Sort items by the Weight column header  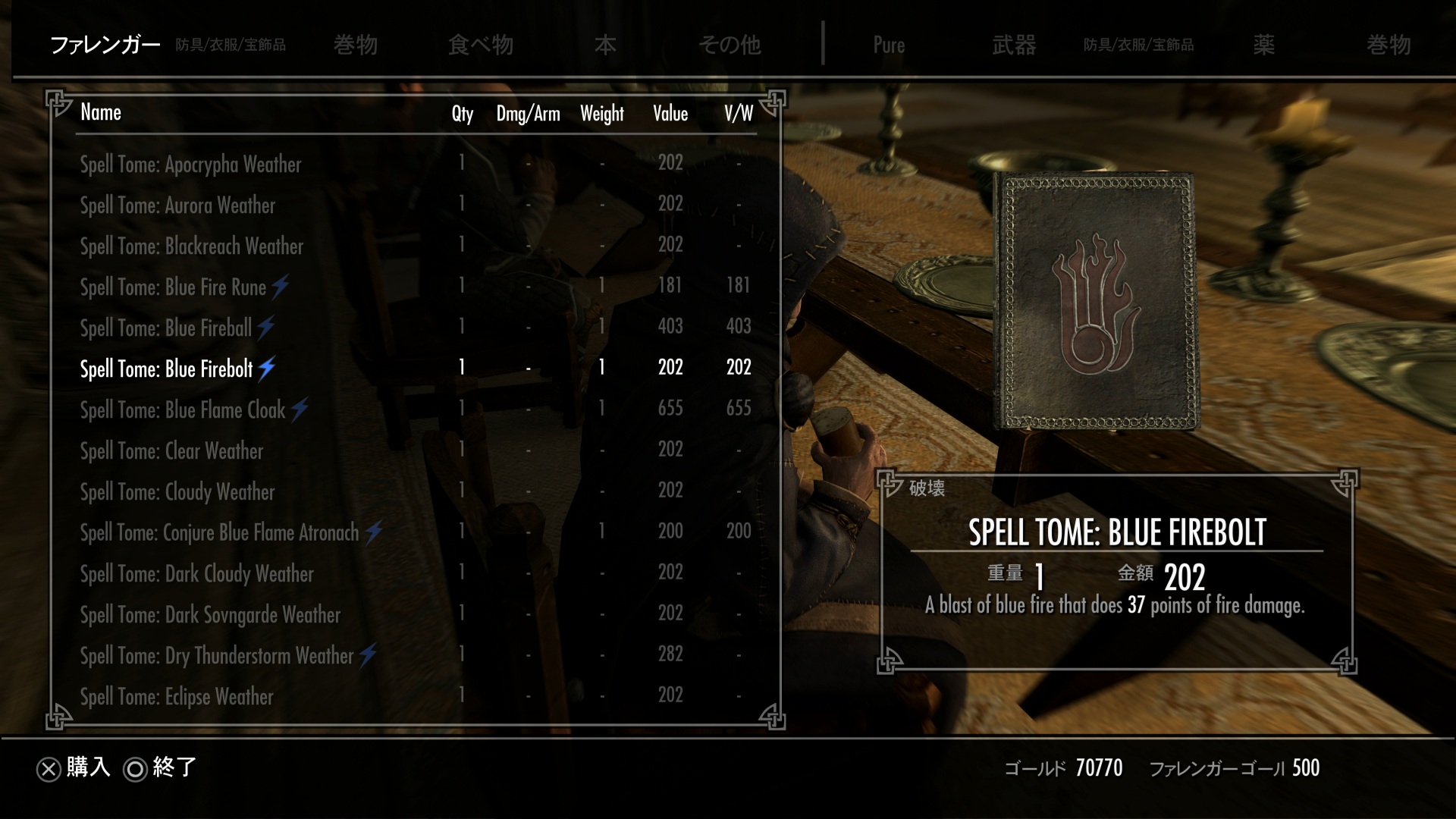[602, 114]
